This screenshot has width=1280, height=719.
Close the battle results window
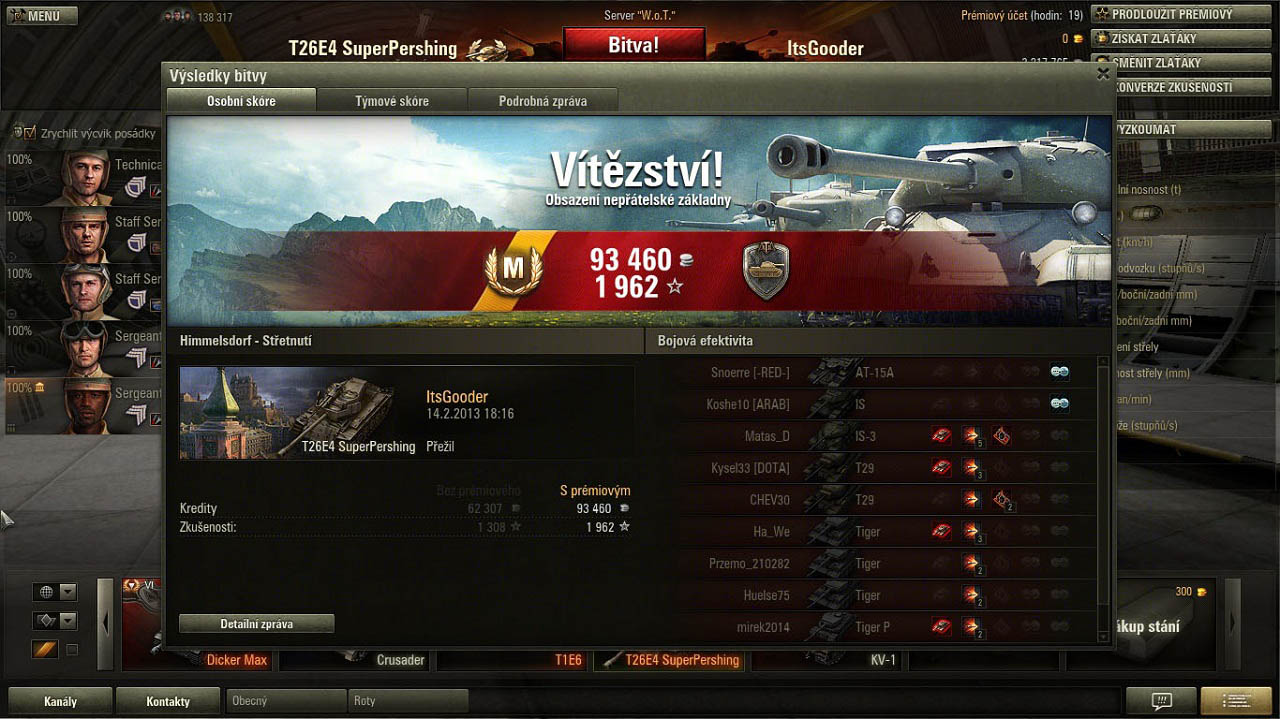1103,73
